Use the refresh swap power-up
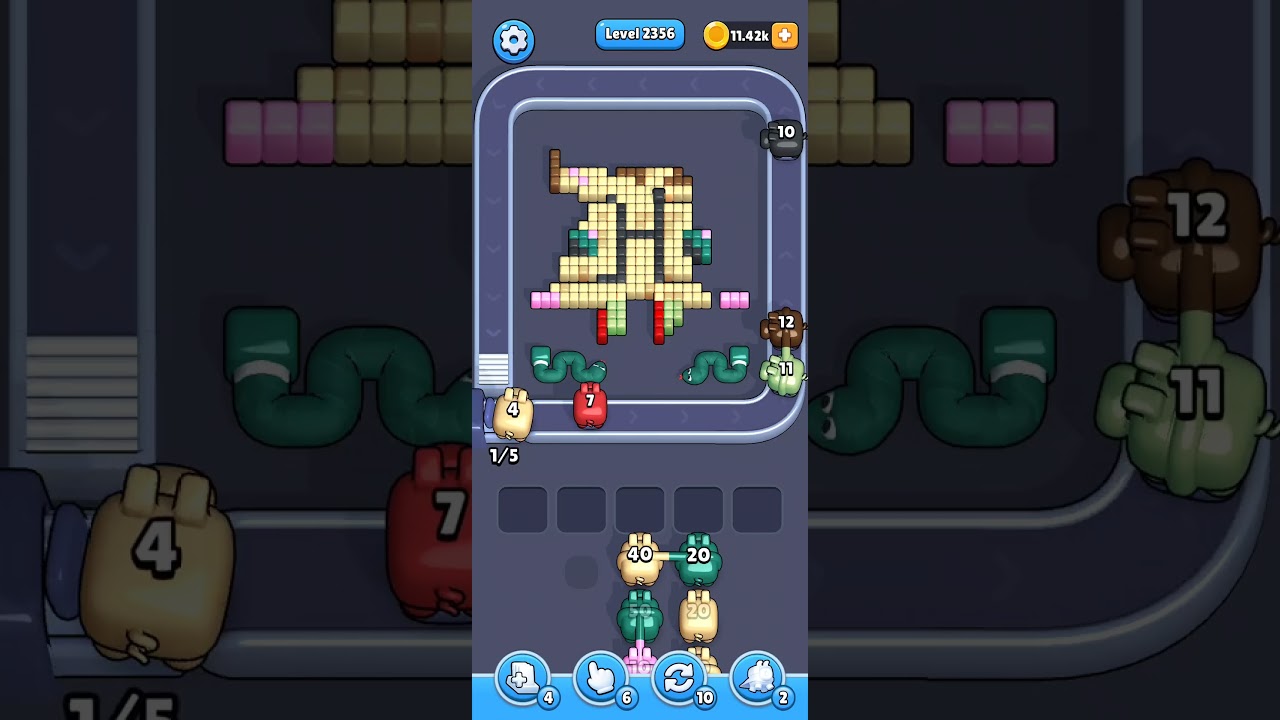 pyautogui.click(x=678, y=677)
